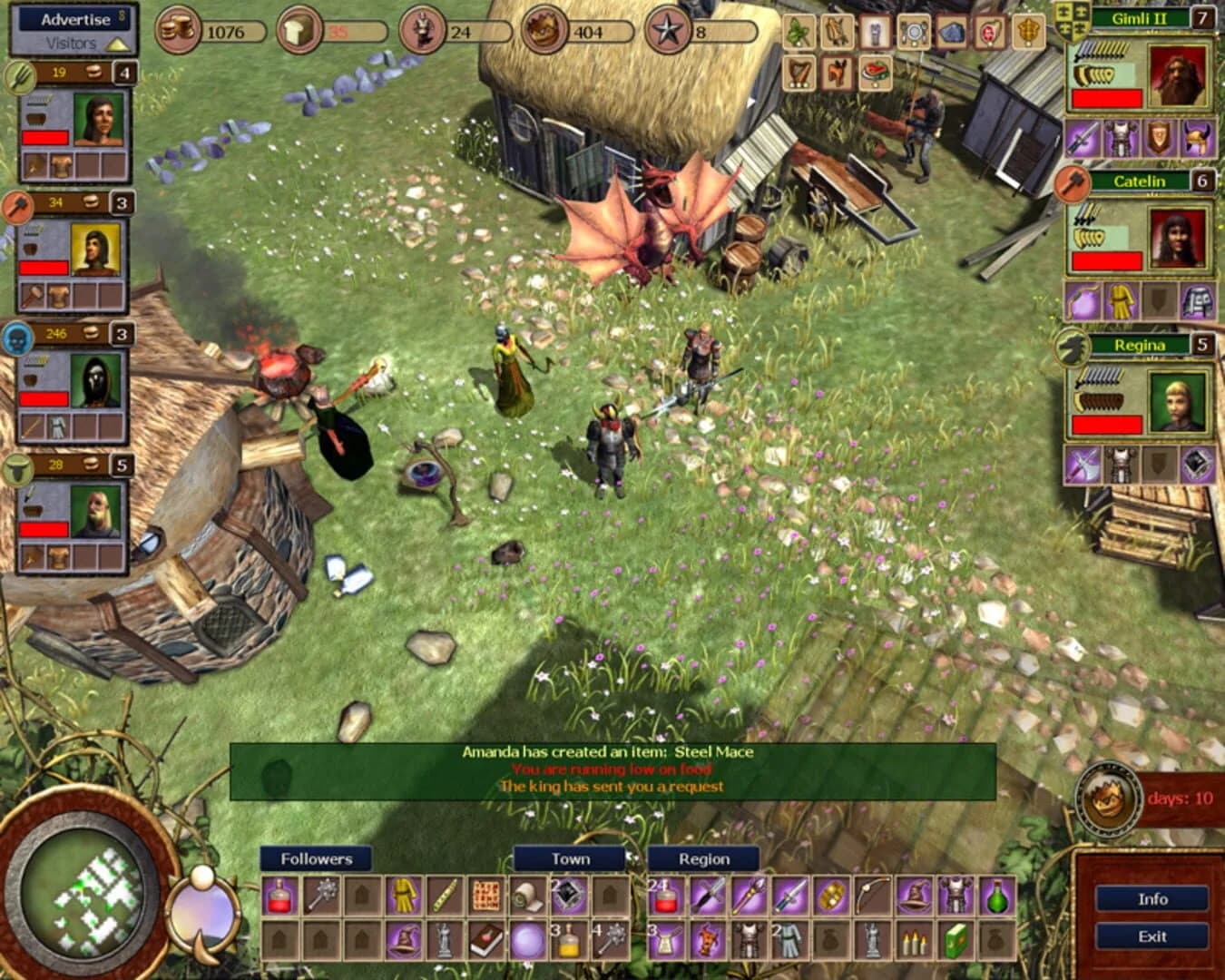Image resolution: width=1225 pixels, height=980 pixels.
Task: Open the dining plate icon in the toolbar
Action: pyautogui.click(x=915, y=32)
